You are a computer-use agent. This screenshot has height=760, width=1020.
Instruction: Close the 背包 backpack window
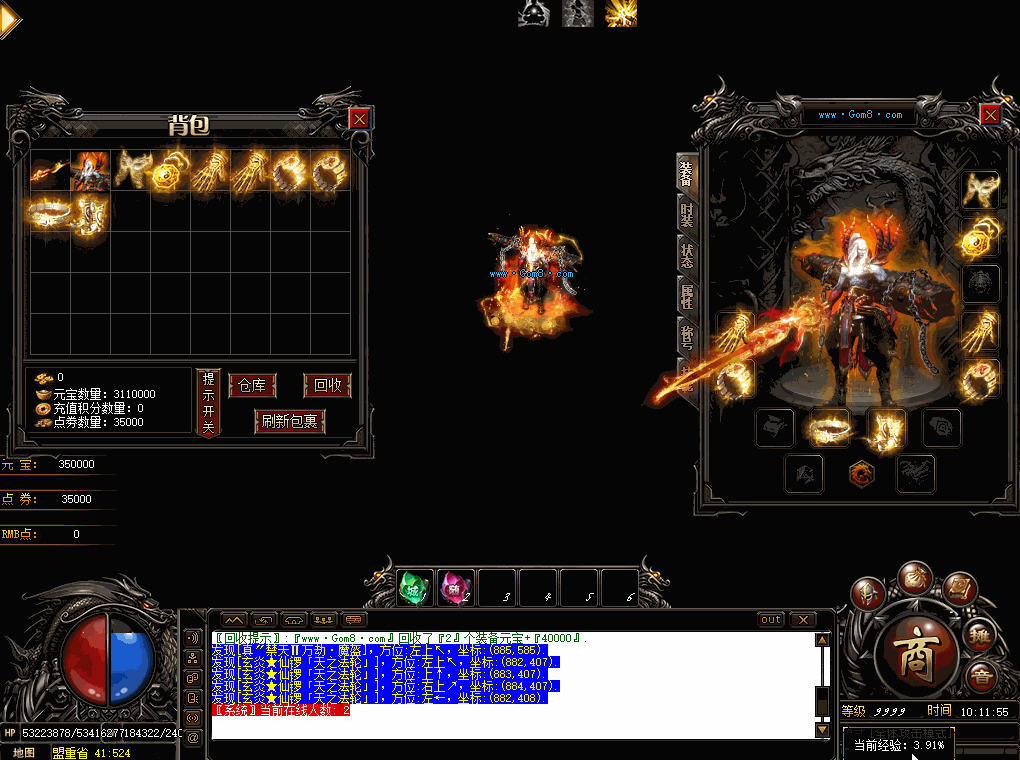tap(359, 119)
